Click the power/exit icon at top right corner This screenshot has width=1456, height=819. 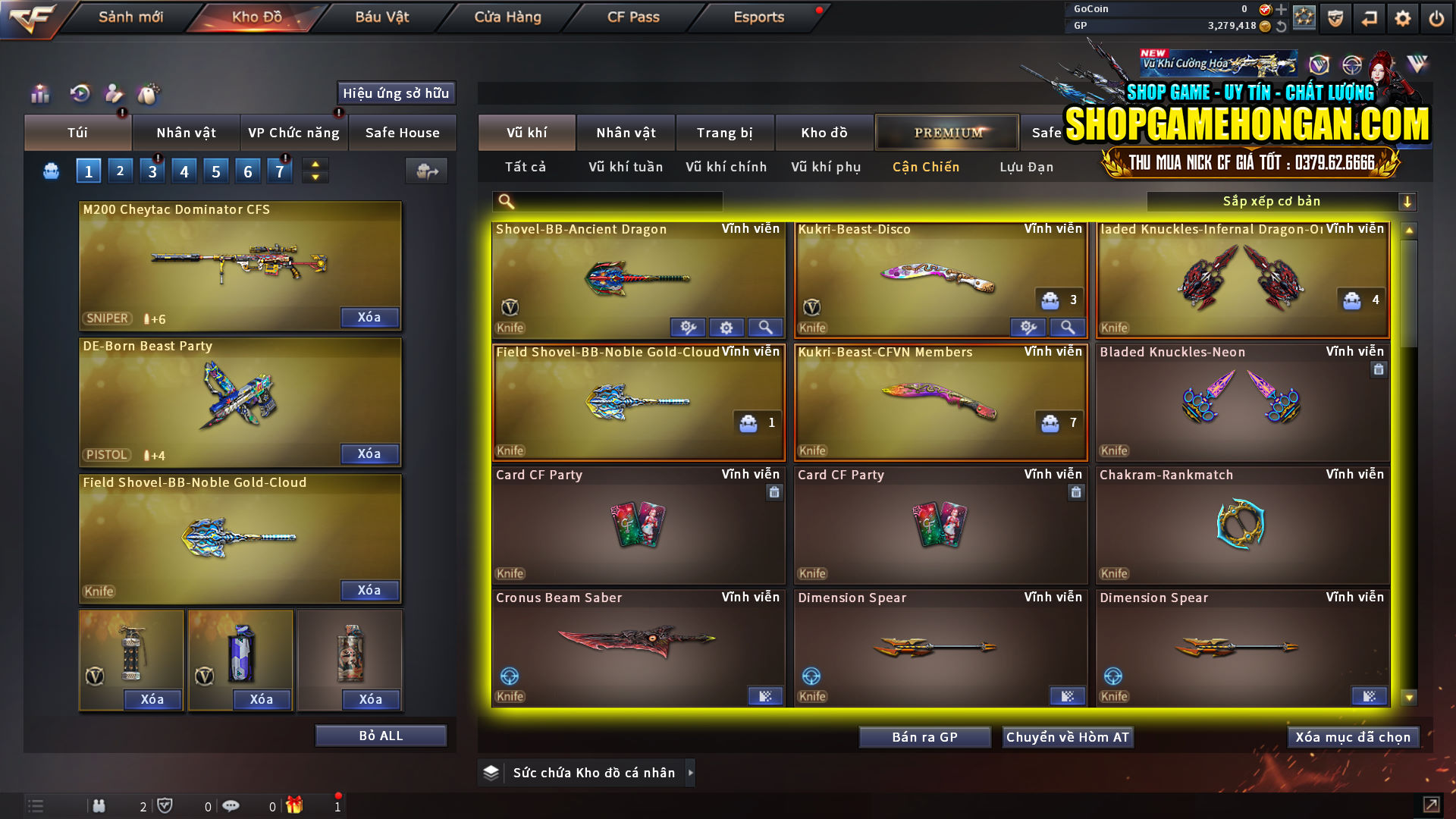coord(1436,17)
